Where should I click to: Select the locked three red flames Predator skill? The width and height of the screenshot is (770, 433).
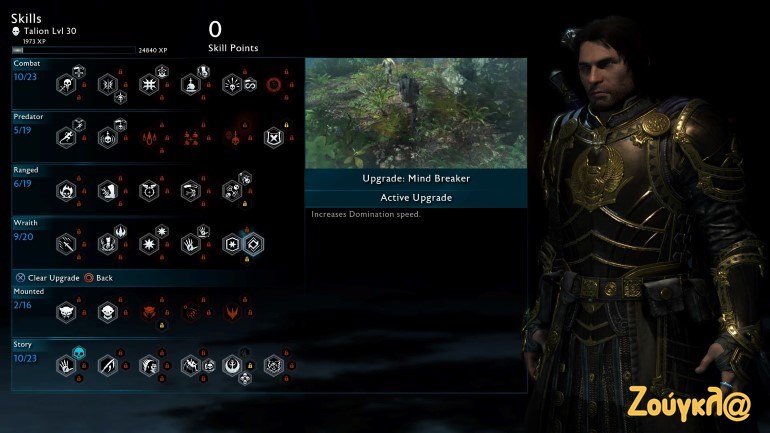pyautogui.click(x=149, y=137)
